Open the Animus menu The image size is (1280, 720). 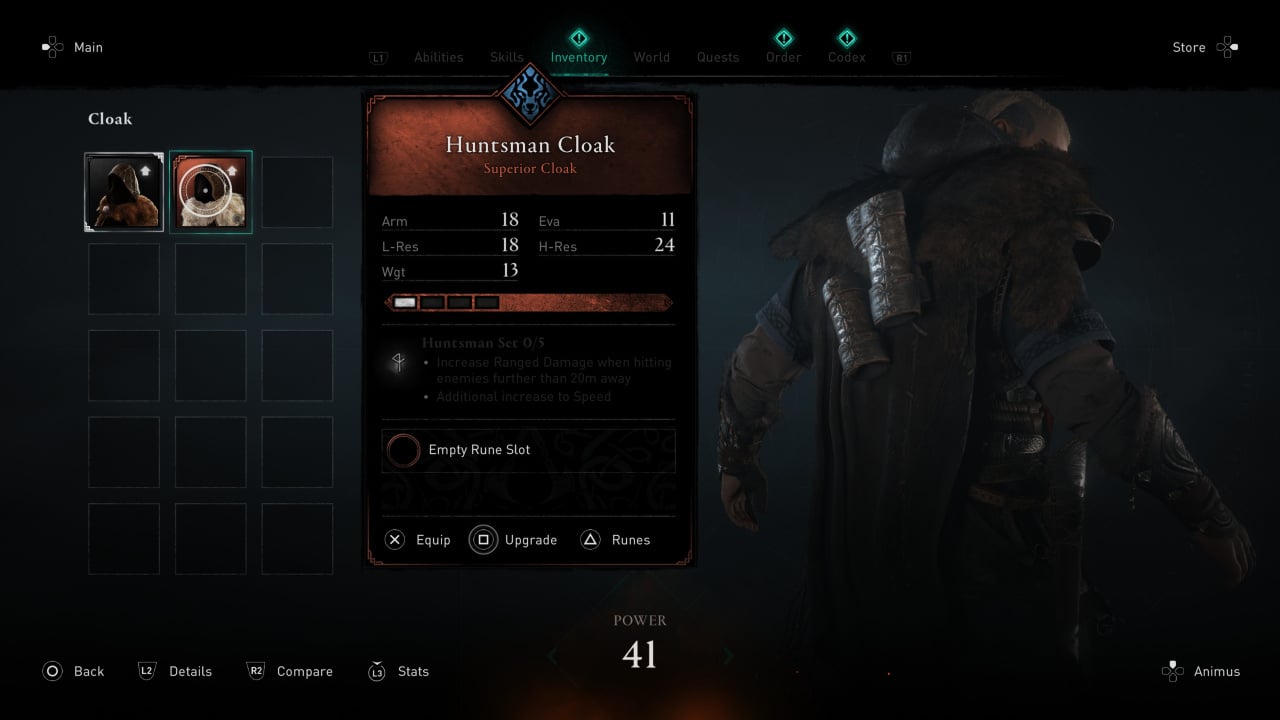[1202, 671]
